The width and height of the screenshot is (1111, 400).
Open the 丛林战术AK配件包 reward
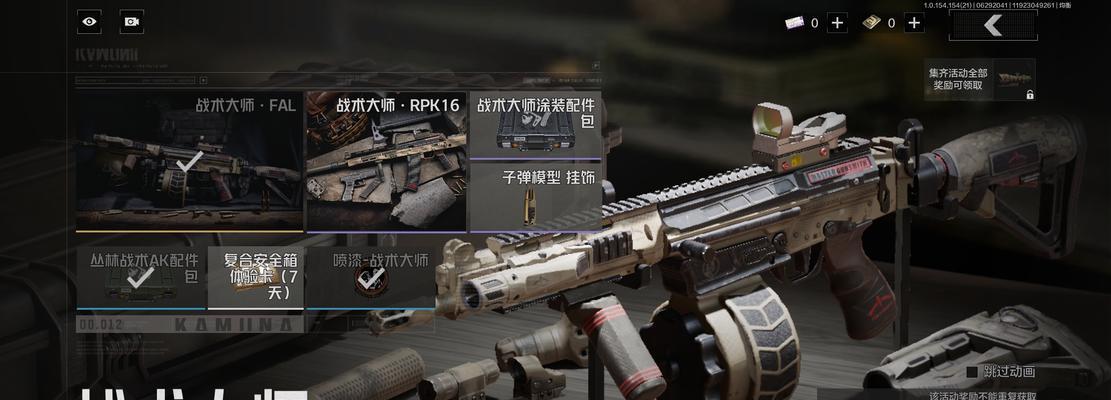click(140, 277)
